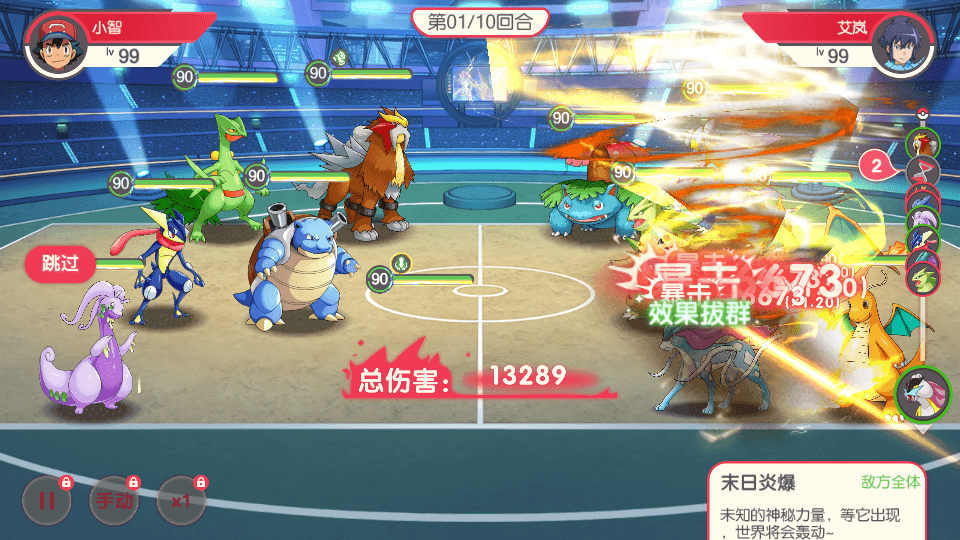This screenshot has width=960, height=540.
Task: Select the large Raikou skill portrait
Action: click(x=922, y=394)
